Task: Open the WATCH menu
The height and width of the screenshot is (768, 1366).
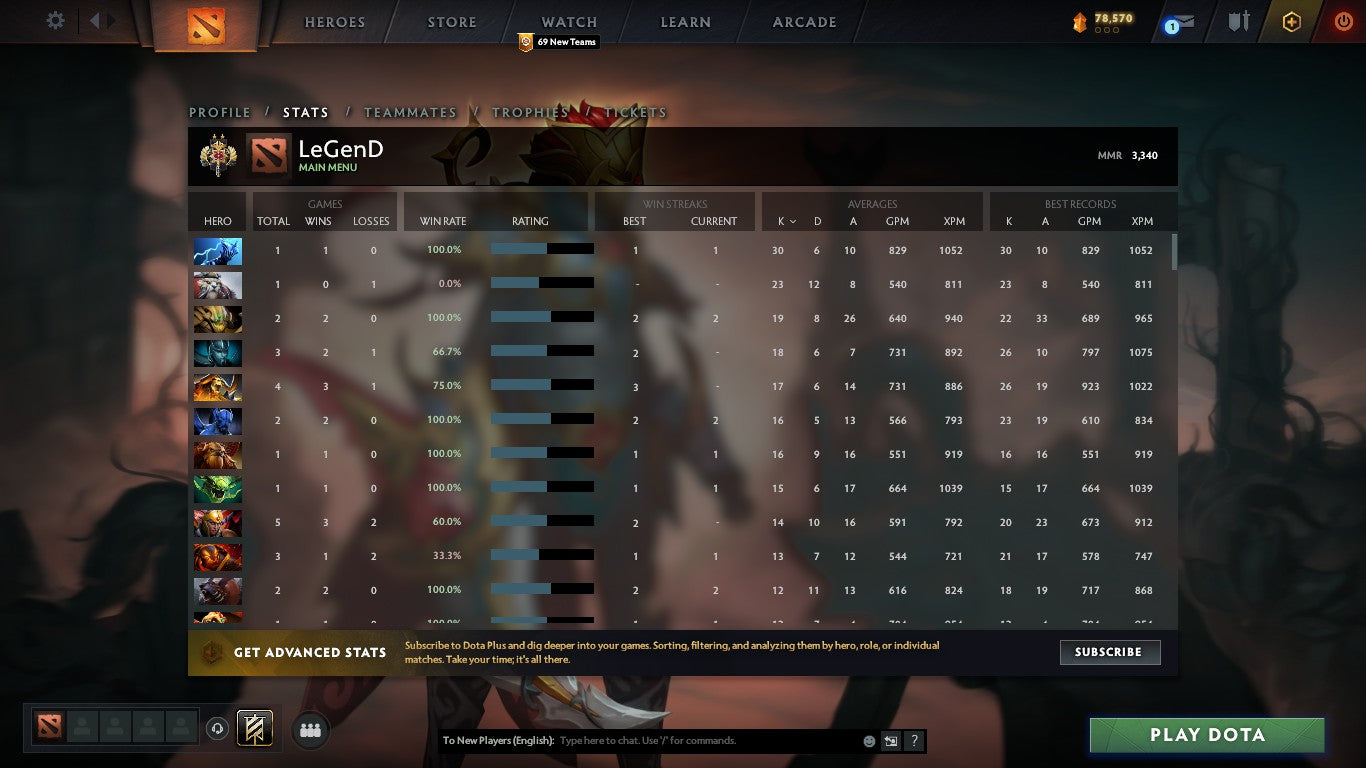Action: point(568,21)
